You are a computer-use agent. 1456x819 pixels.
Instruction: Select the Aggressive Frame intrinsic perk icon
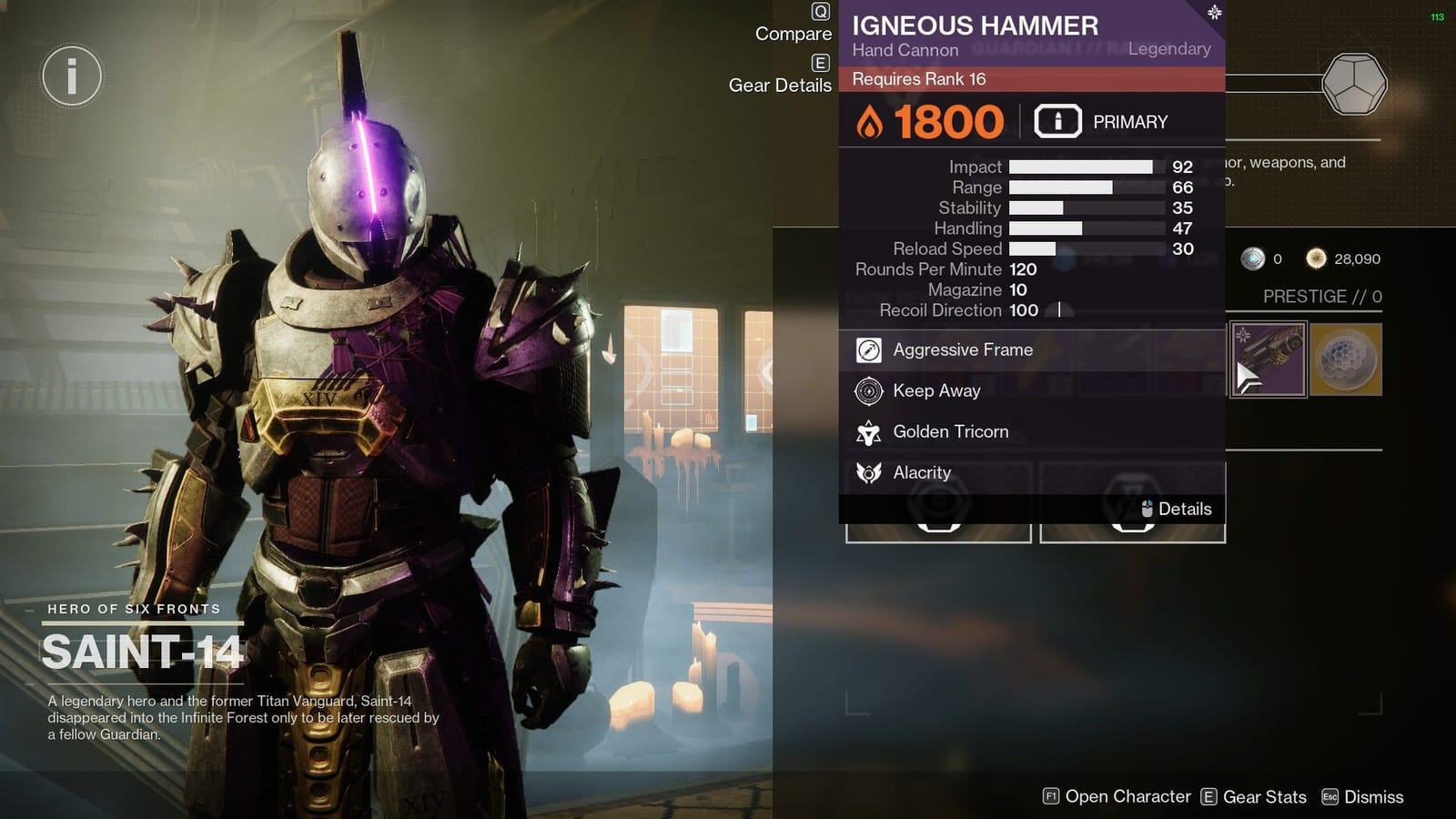[x=867, y=349]
